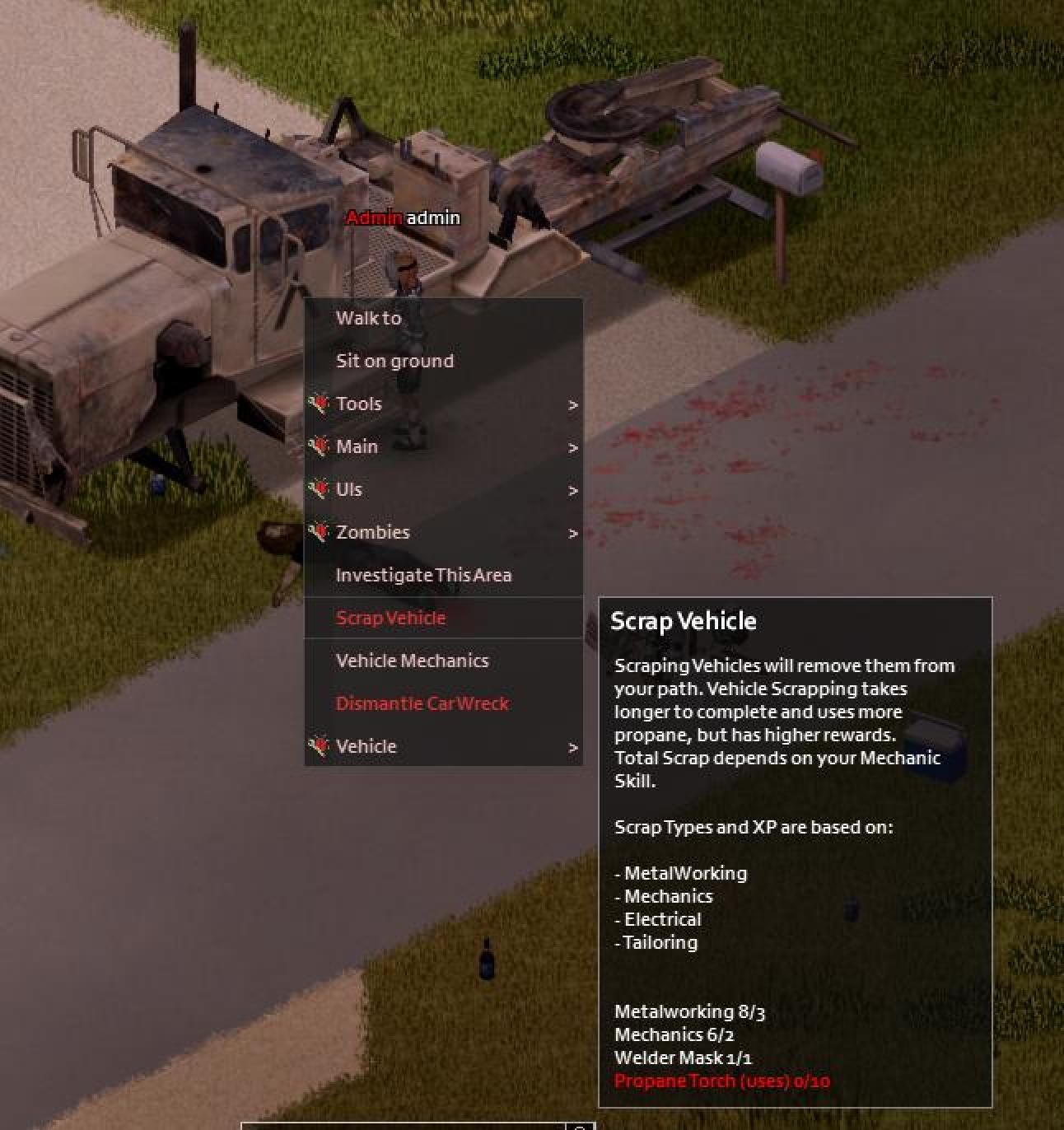The height and width of the screenshot is (1130, 1064).
Task: Expand the Vehicle submenu
Action: (366, 746)
